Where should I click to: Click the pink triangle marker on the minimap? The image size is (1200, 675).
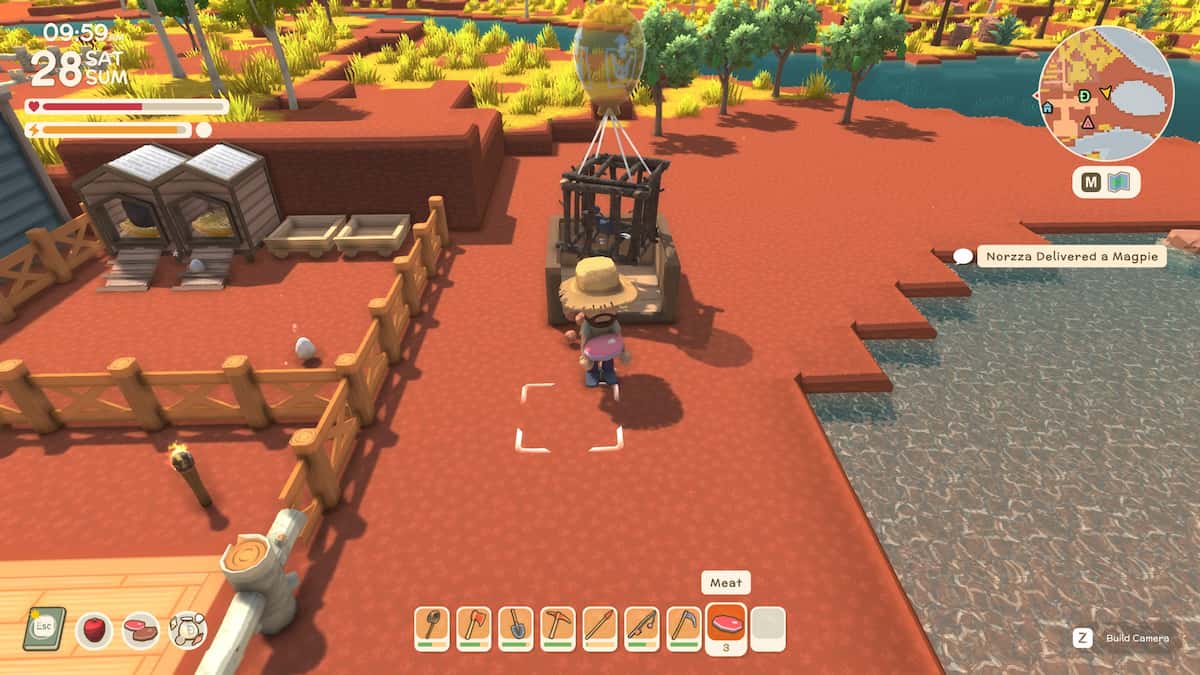[x=1088, y=122]
